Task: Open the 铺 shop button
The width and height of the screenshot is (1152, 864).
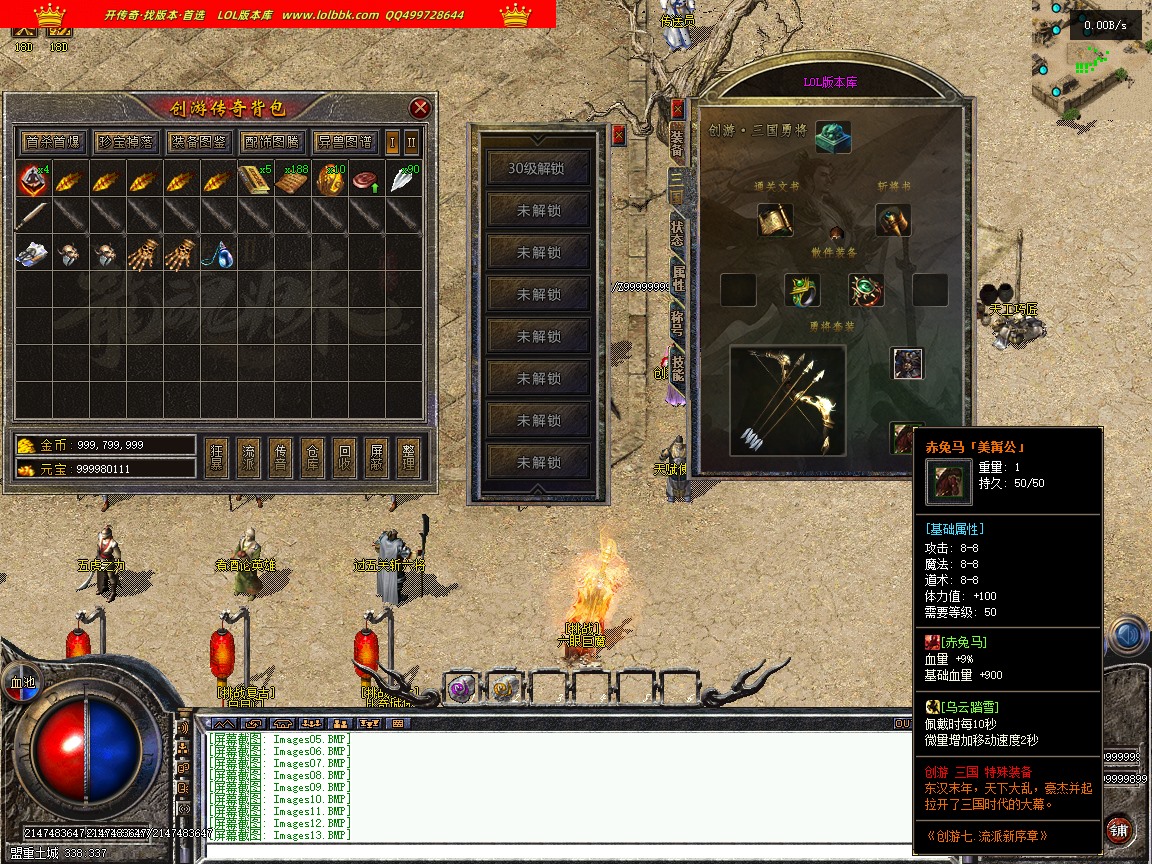Action: (x=1118, y=829)
